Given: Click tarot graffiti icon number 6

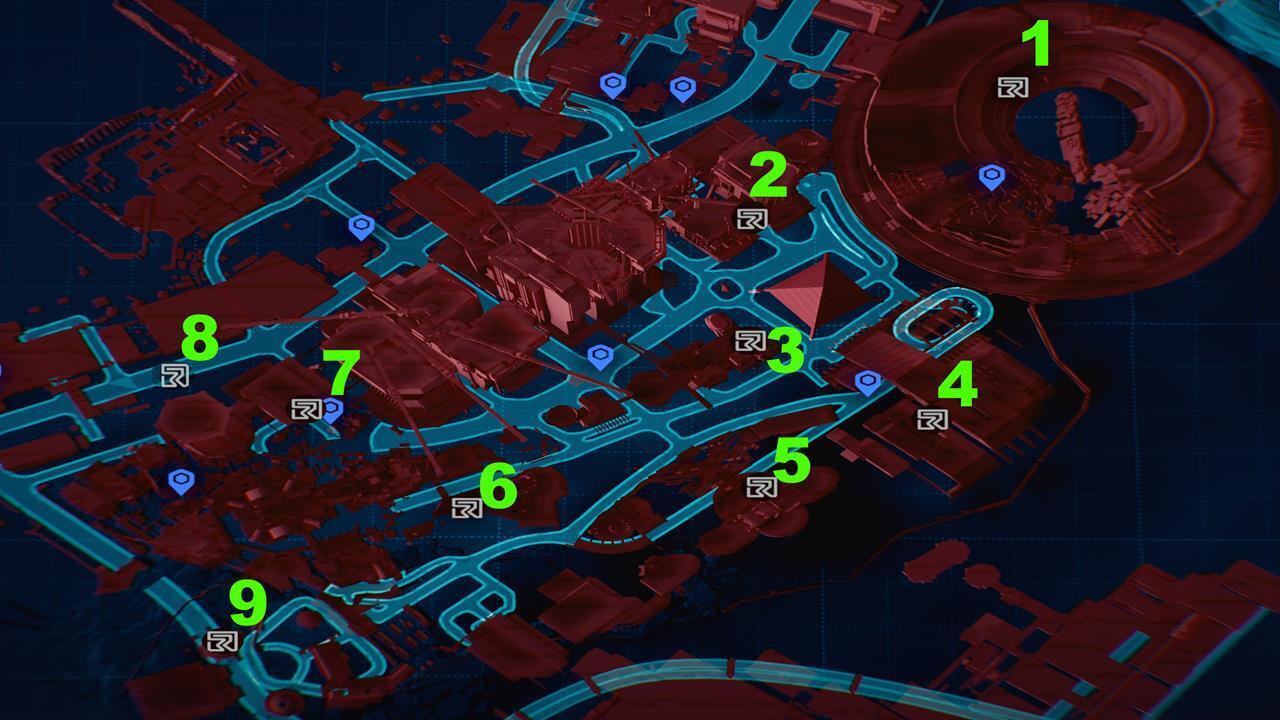Looking at the screenshot, I should click(467, 506).
